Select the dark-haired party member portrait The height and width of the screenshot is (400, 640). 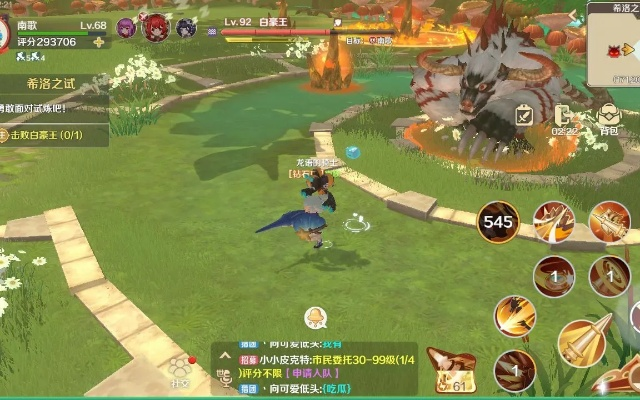pyautogui.click(x=185, y=28)
